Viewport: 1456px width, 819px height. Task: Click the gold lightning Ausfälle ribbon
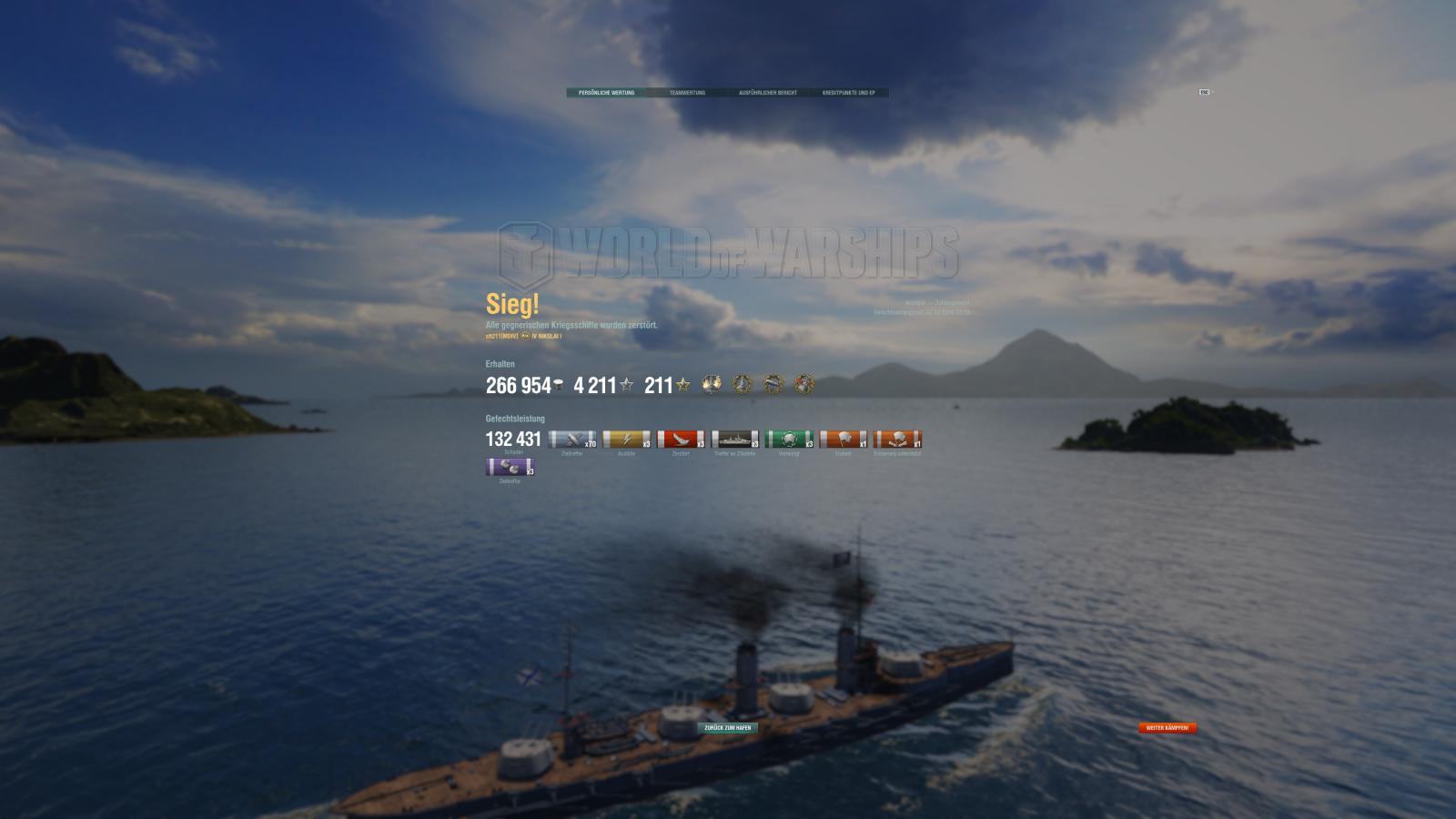pos(627,440)
